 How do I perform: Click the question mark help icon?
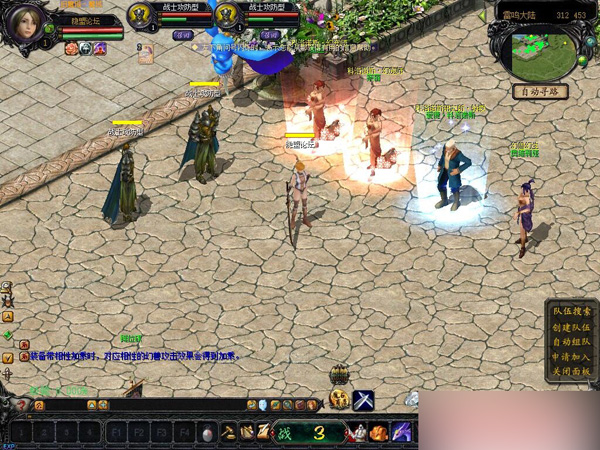click(22, 405)
